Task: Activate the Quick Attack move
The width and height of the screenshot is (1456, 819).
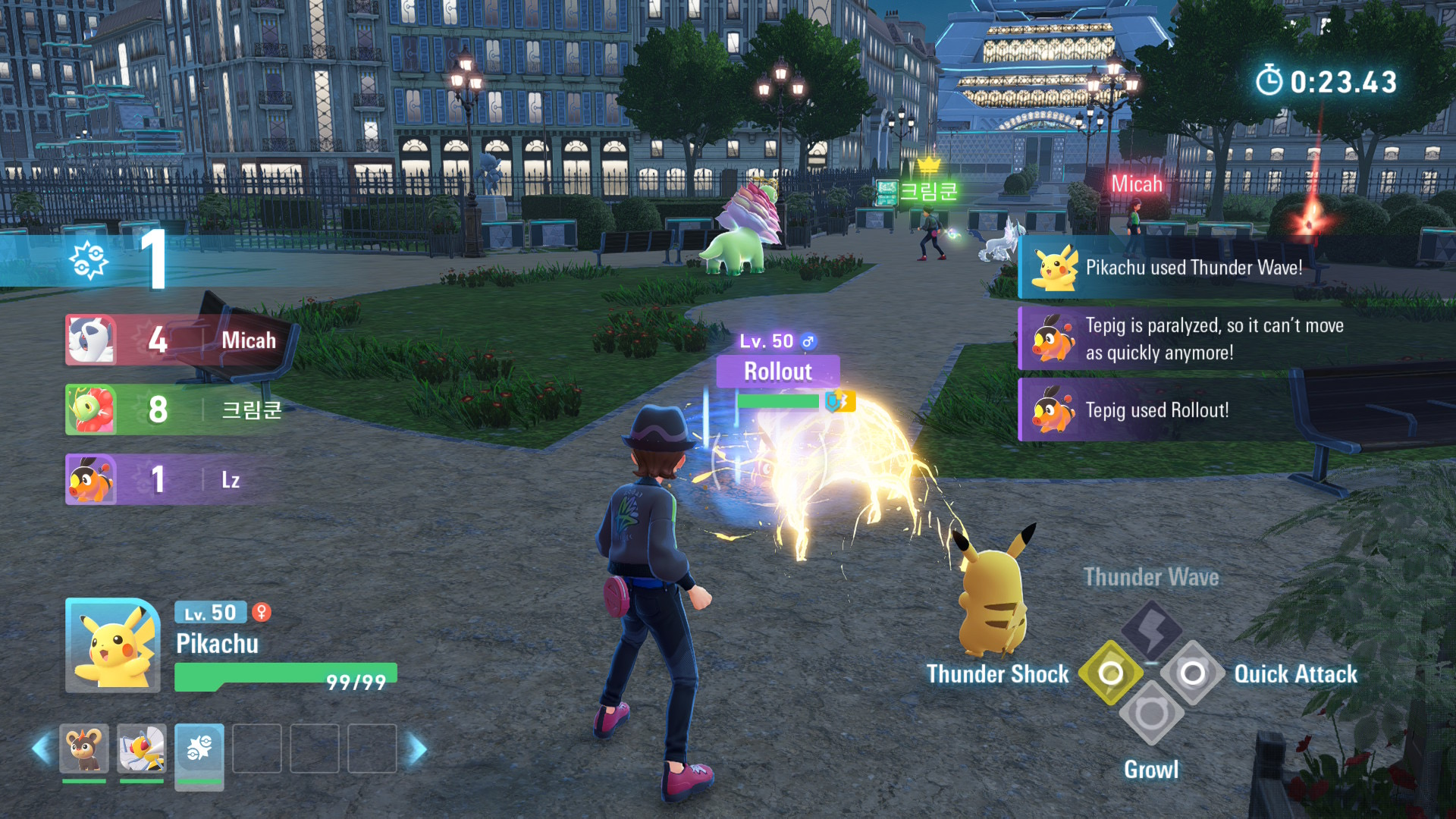Action: [x=1192, y=673]
